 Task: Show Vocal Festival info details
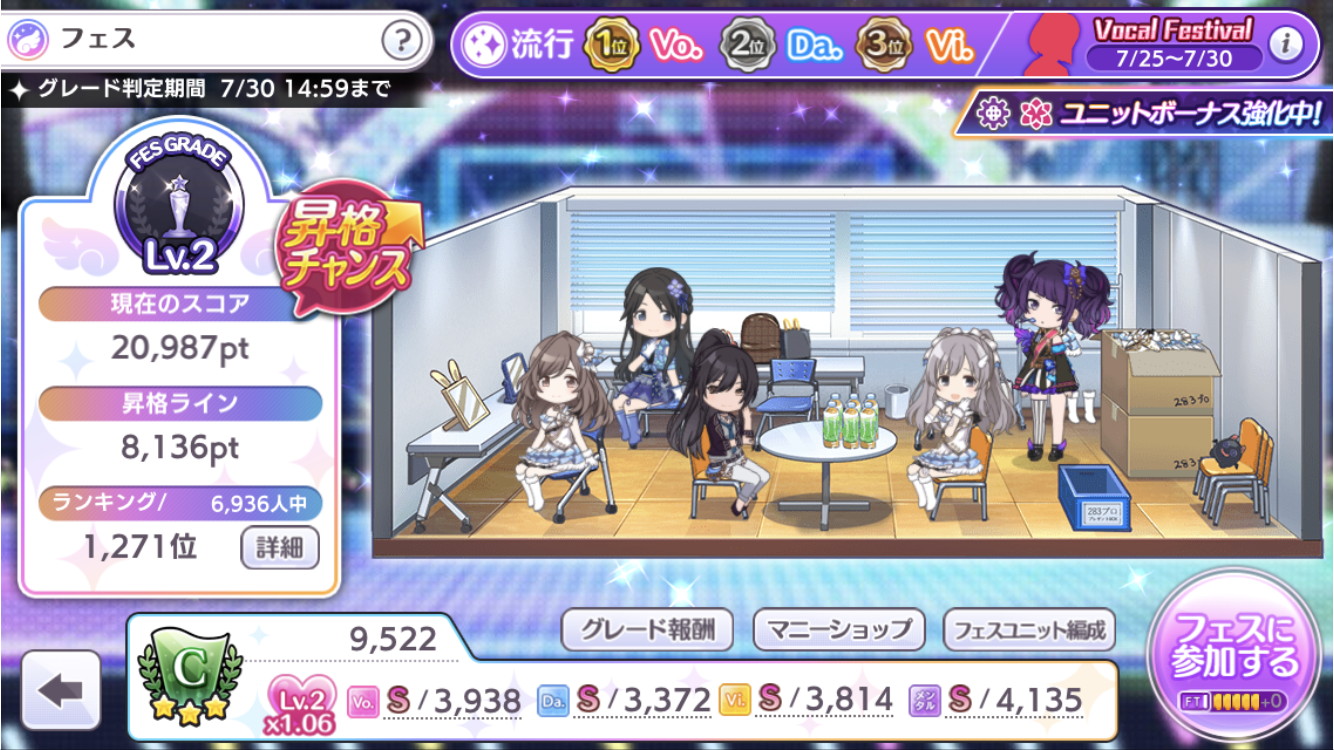click(1284, 43)
